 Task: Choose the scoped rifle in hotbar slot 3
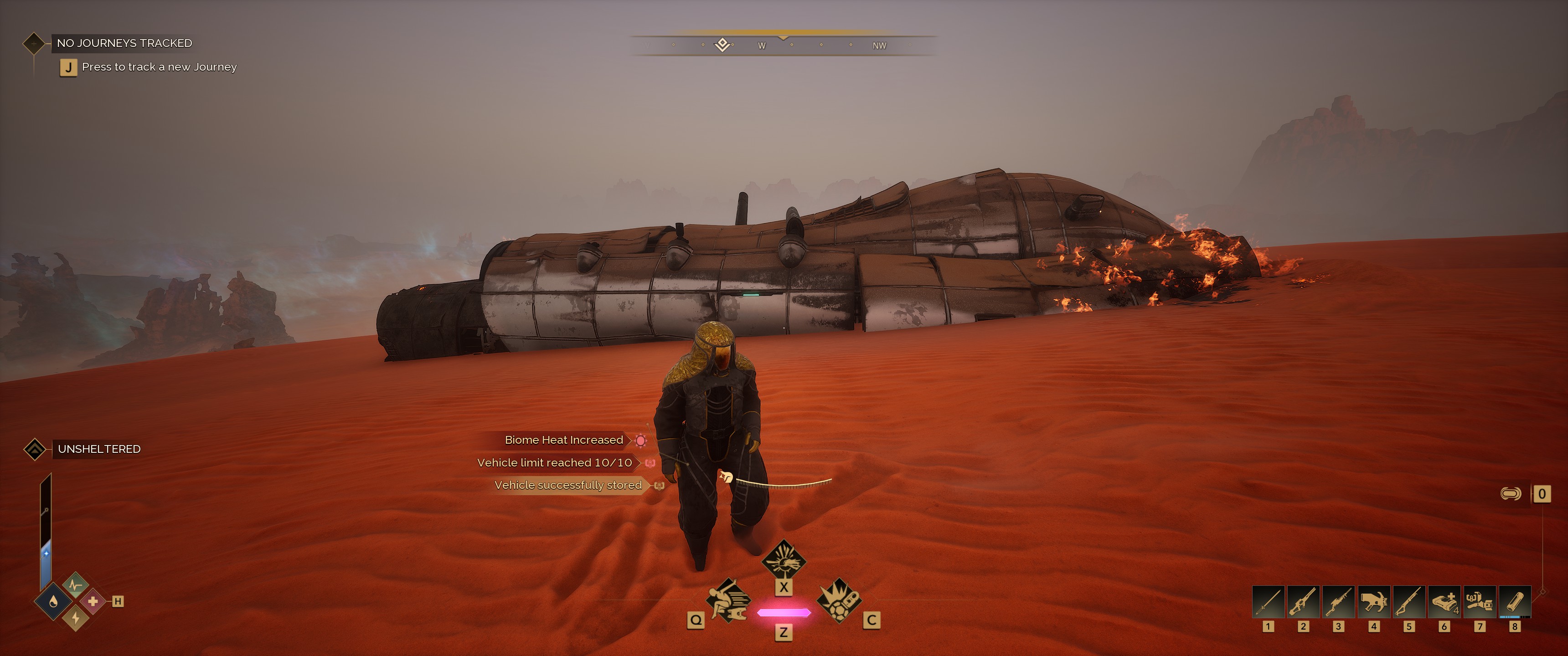(1339, 602)
